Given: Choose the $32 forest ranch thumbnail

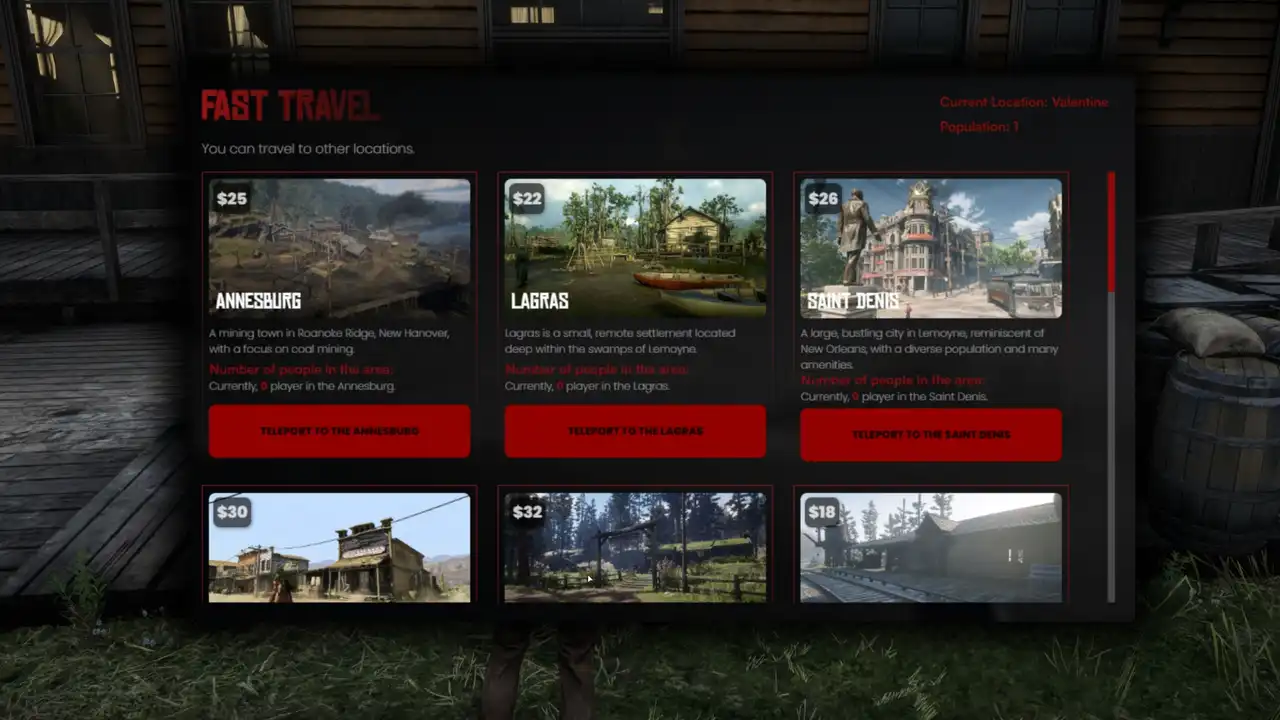Looking at the screenshot, I should (635, 547).
